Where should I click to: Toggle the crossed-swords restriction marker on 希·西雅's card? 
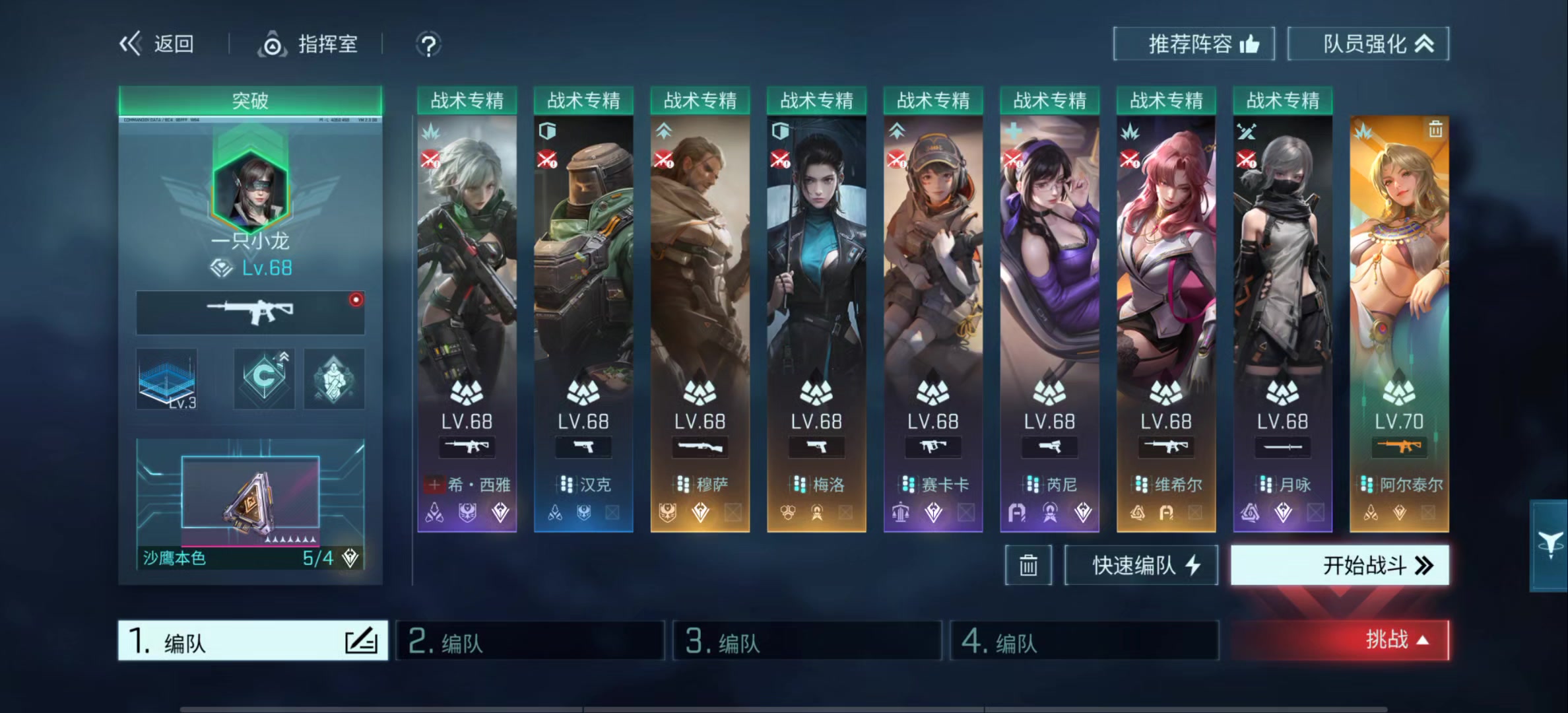click(x=431, y=160)
